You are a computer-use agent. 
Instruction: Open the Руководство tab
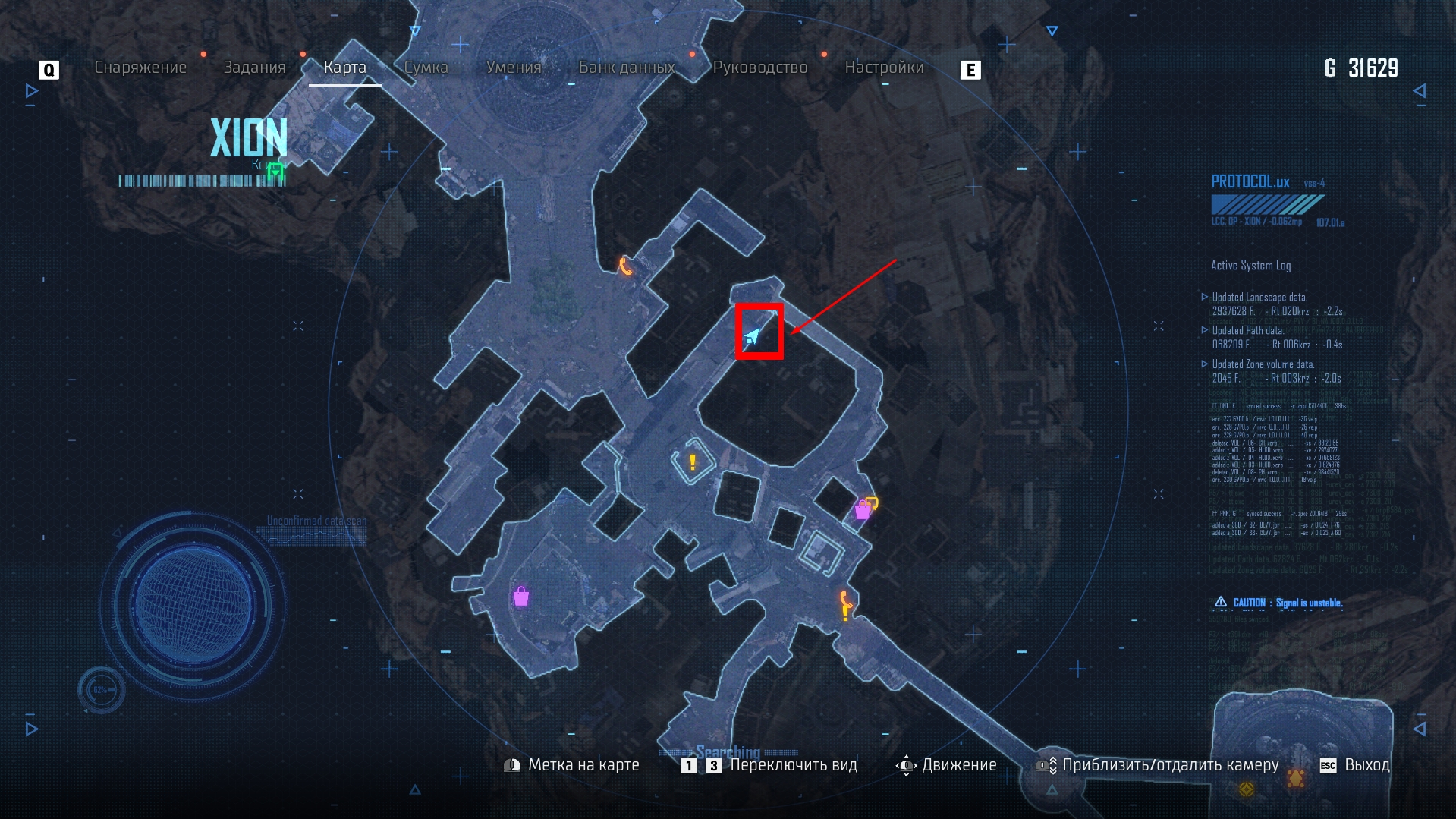760,68
